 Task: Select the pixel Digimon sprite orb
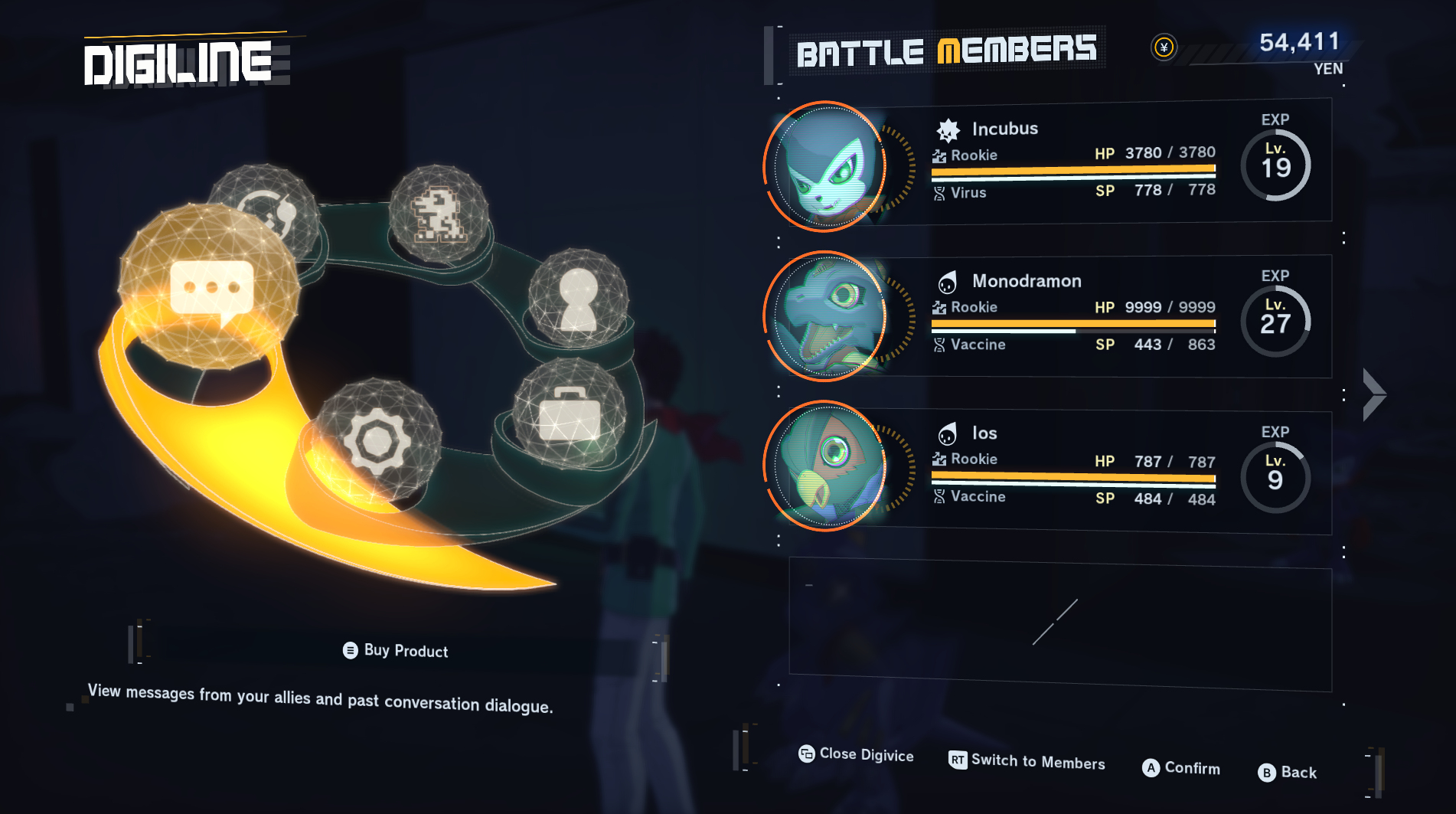(438, 214)
